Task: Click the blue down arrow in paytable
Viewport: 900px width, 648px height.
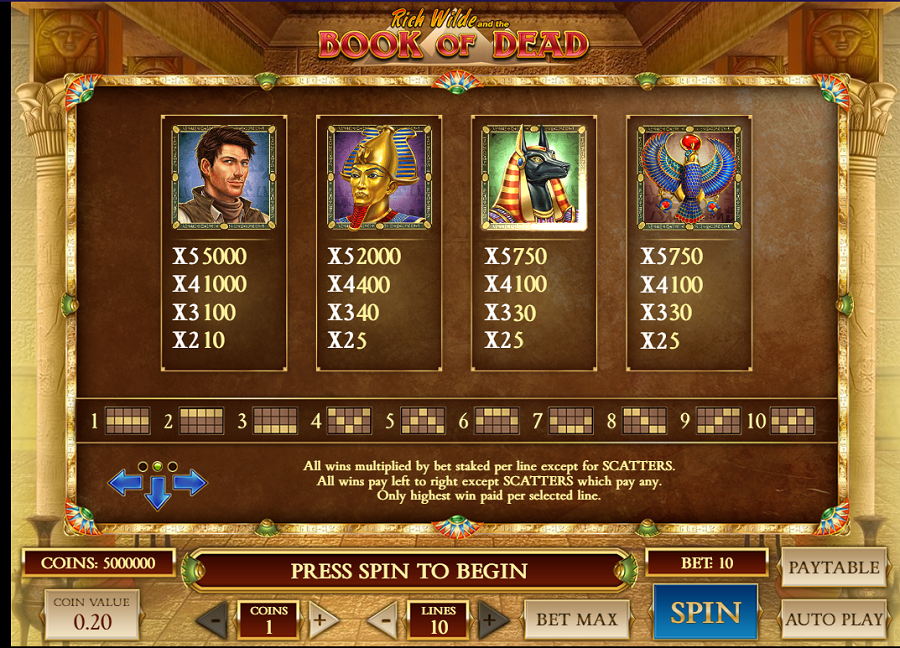Action: (x=157, y=493)
